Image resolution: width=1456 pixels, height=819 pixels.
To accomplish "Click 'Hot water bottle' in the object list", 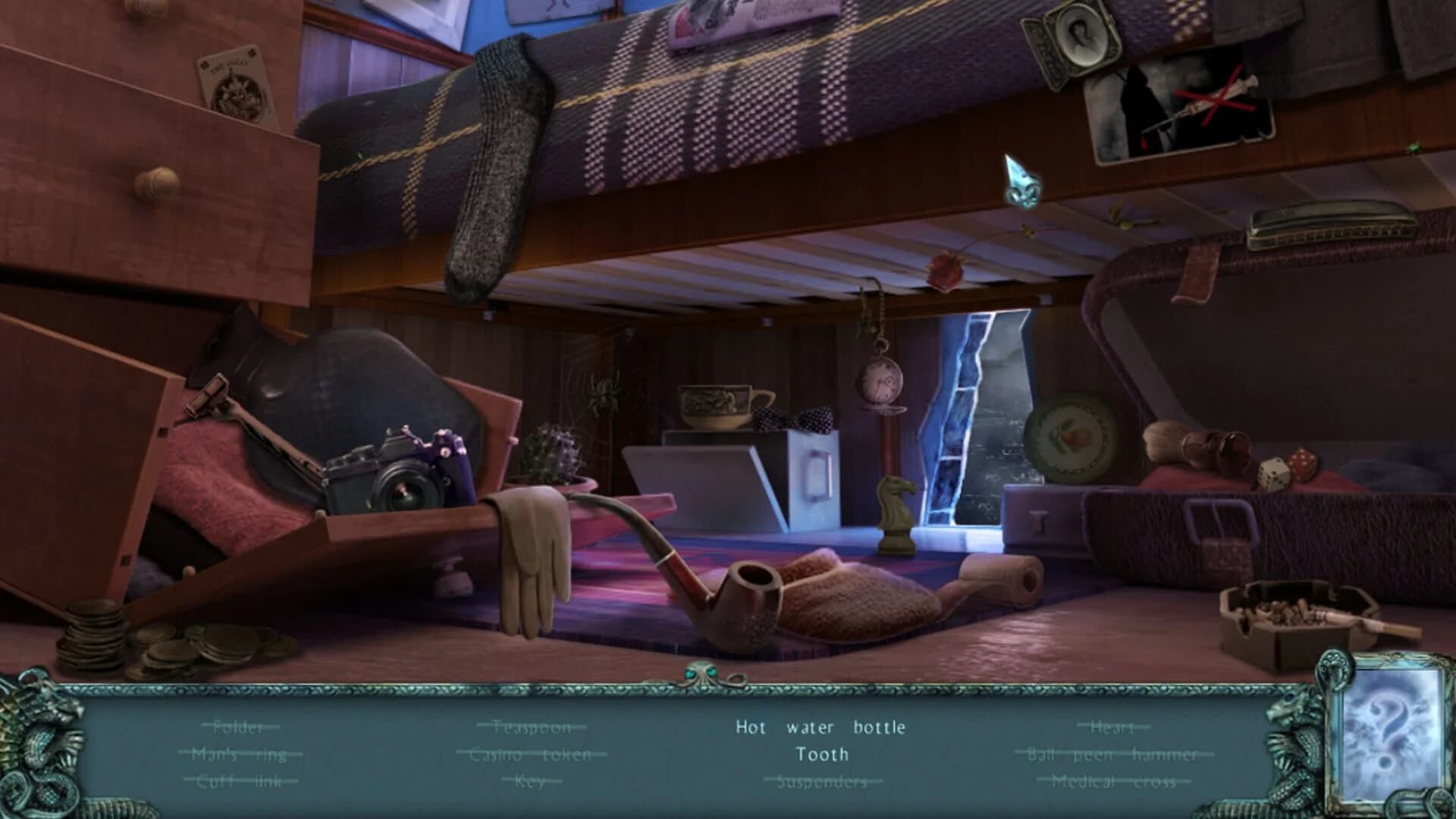I will point(821,726).
